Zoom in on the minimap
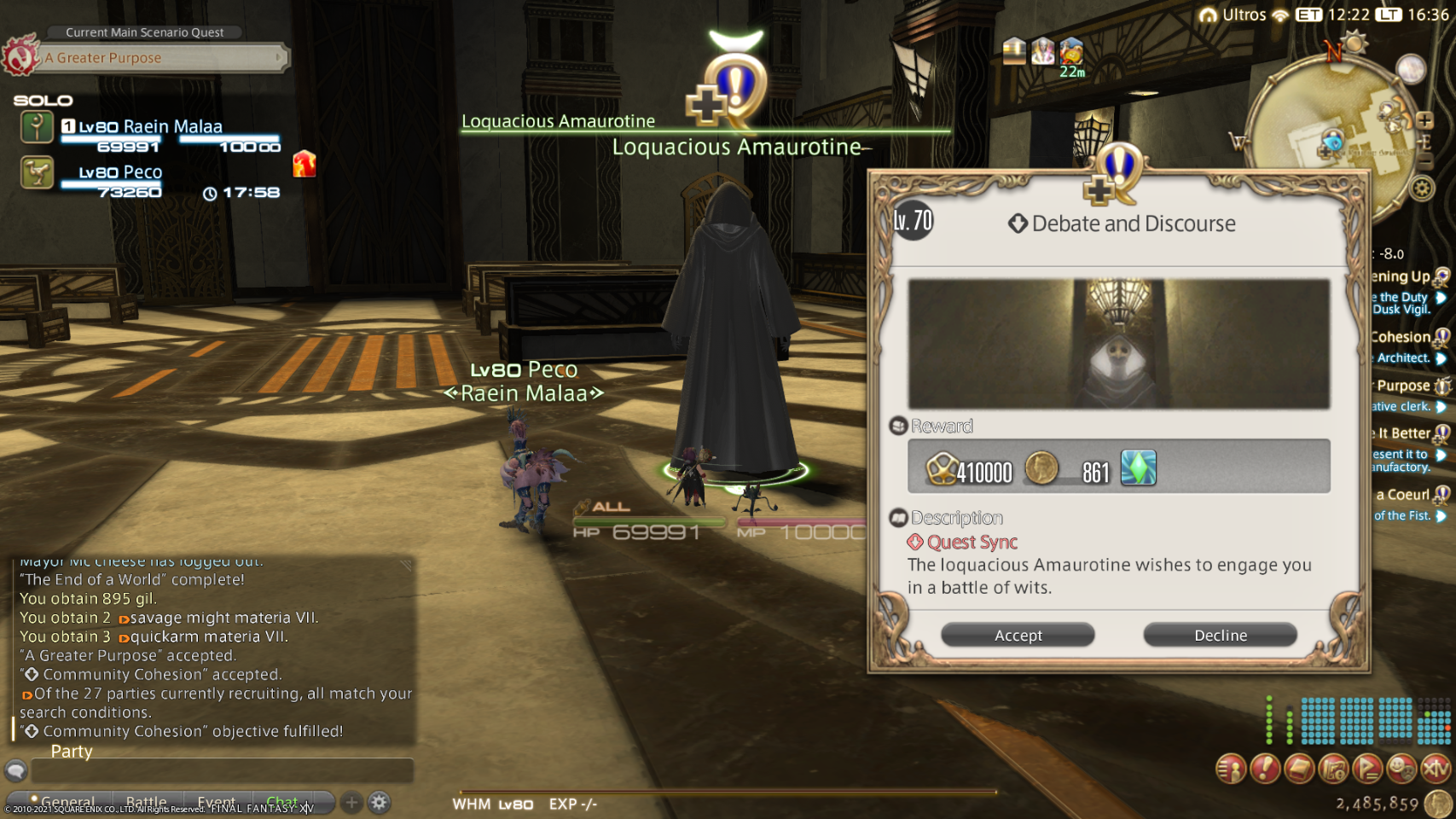Viewport: 1456px width, 819px height. click(x=1424, y=120)
